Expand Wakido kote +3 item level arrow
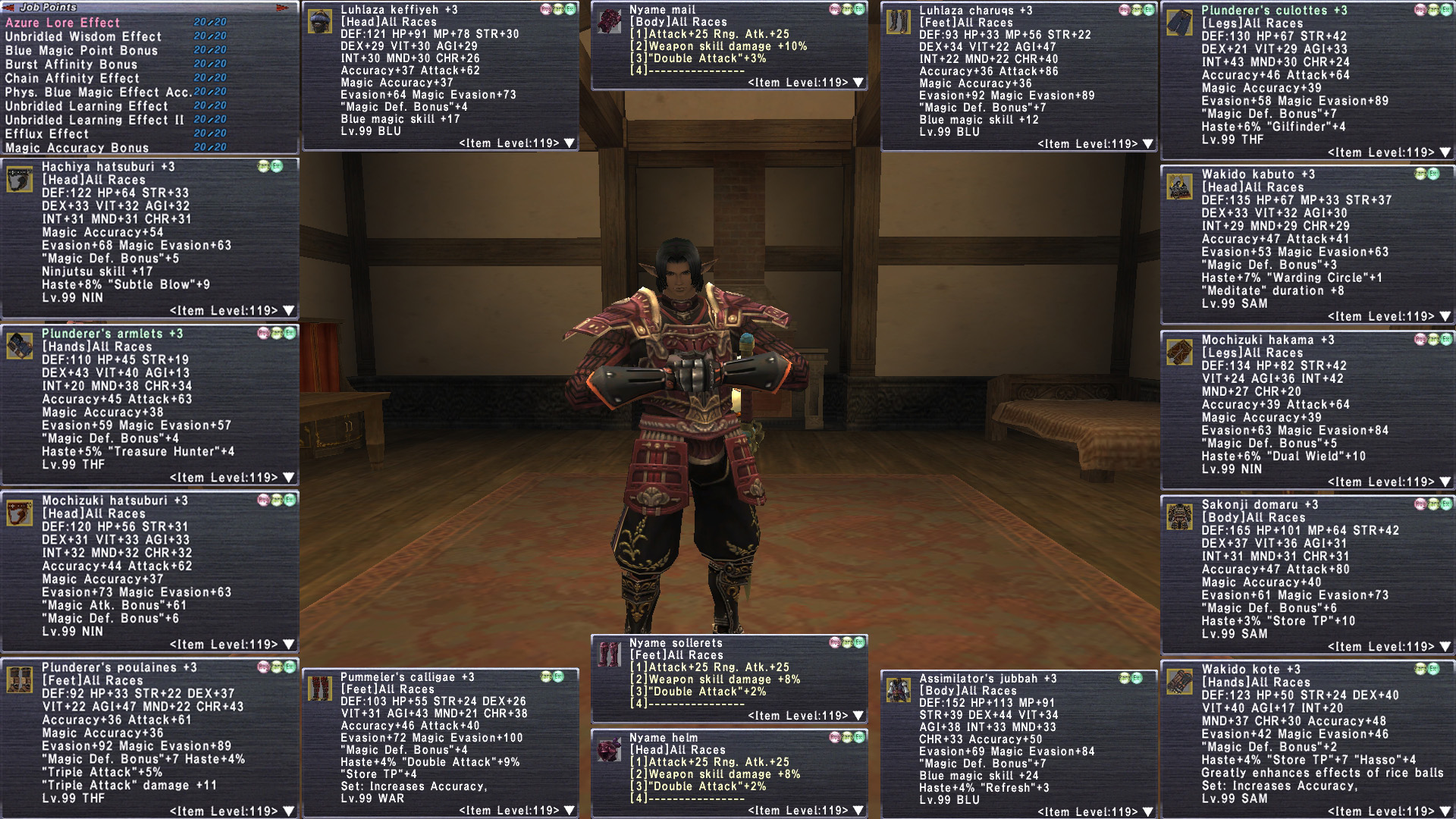Image resolution: width=1456 pixels, height=819 pixels. click(x=1445, y=811)
